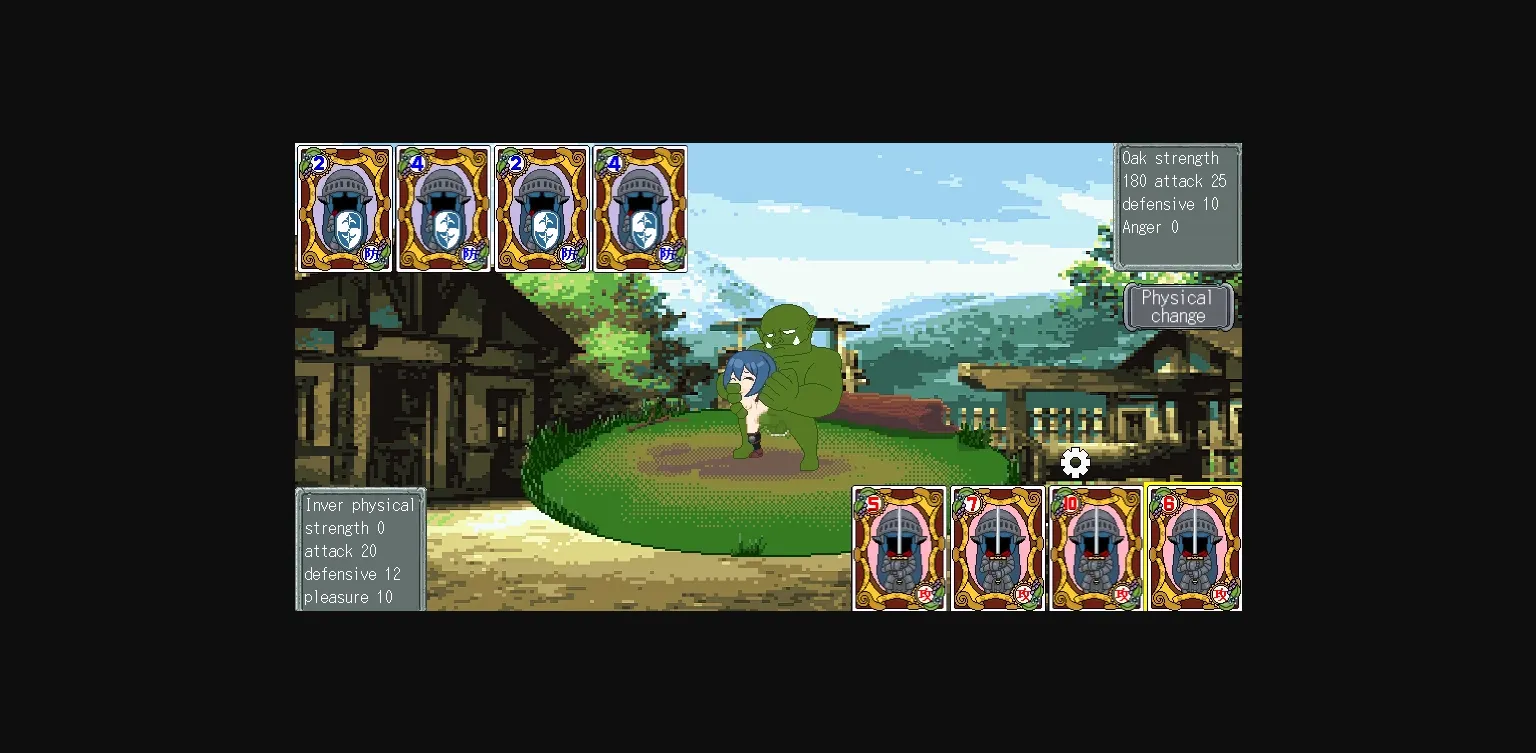1536x753 pixels.
Task: Click the red number 5 on the attack card
Action: point(872,505)
